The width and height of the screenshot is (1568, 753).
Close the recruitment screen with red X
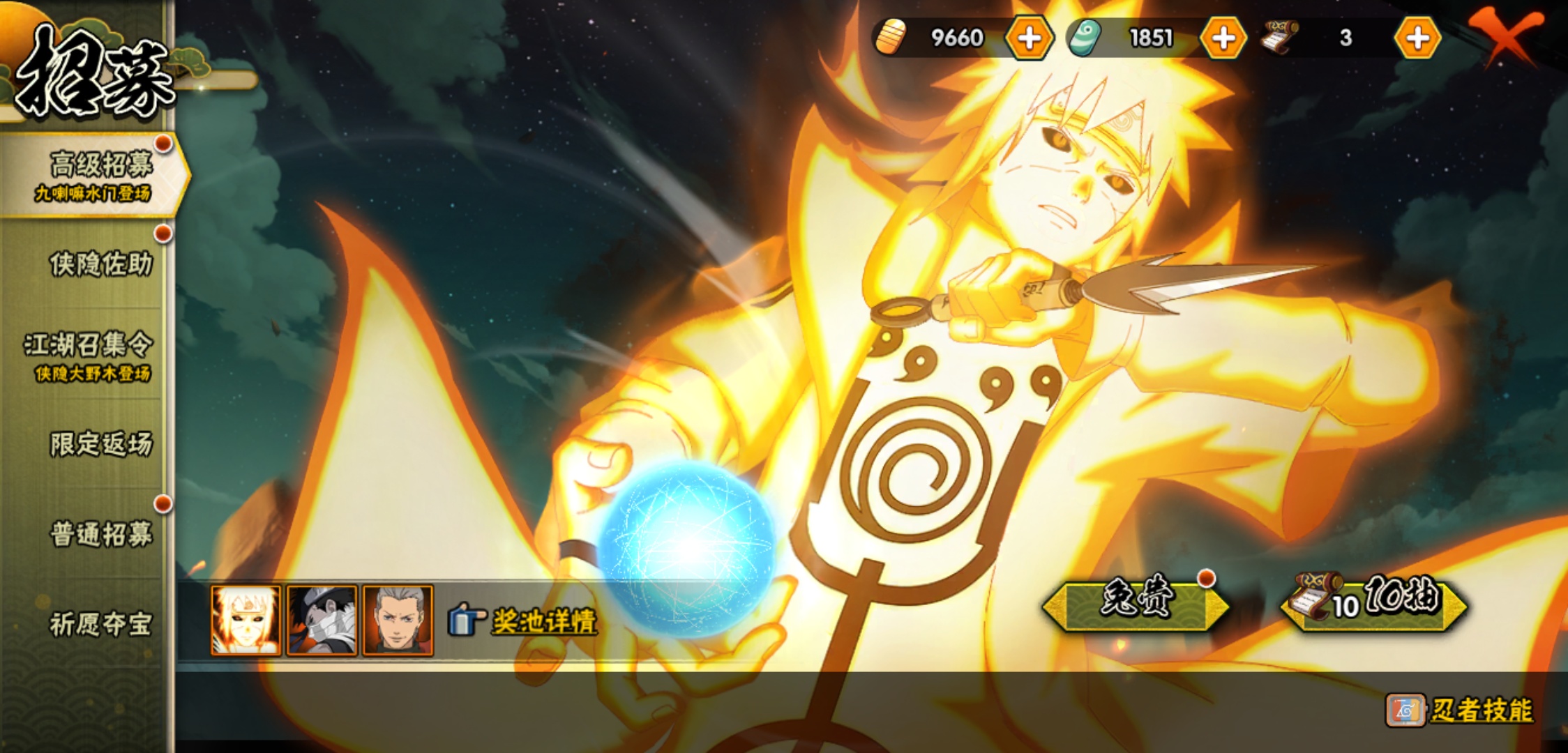(x=1506, y=36)
